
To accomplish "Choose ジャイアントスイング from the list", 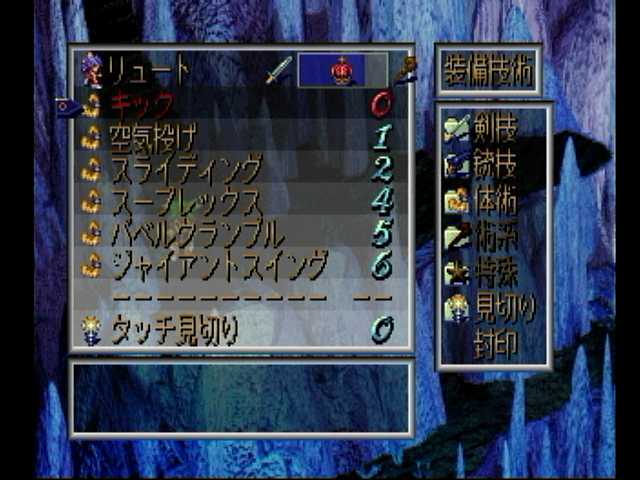I will 218,265.
